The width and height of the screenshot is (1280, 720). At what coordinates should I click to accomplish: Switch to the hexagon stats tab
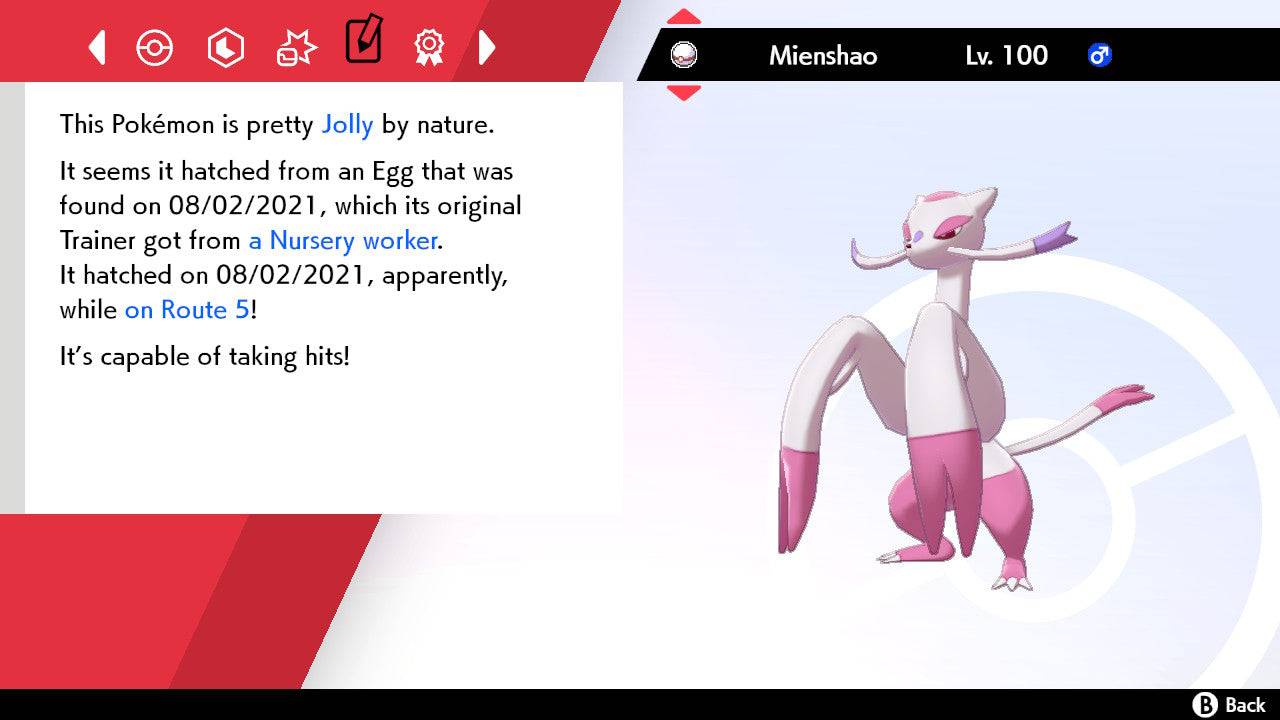225,47
